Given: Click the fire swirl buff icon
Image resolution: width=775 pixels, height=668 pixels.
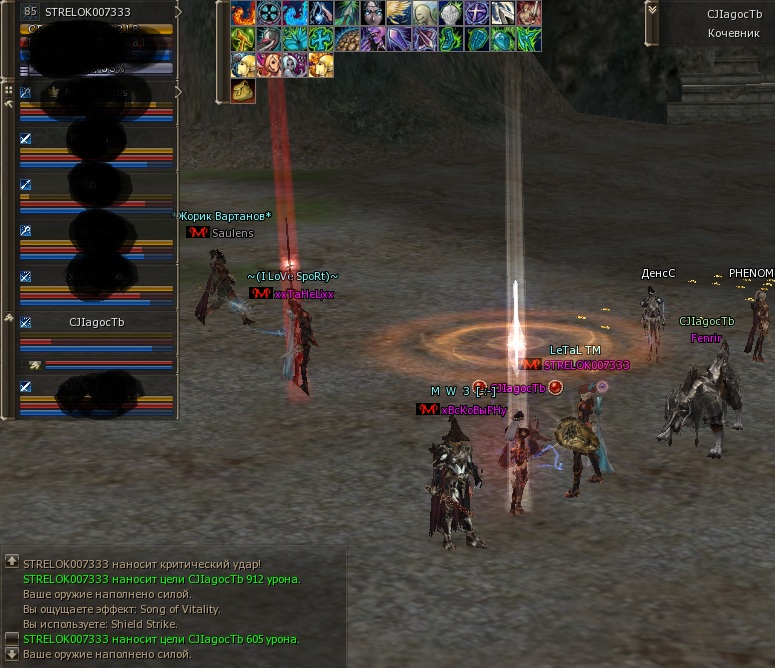Looking at the screenshot, I should coord(244,13).
